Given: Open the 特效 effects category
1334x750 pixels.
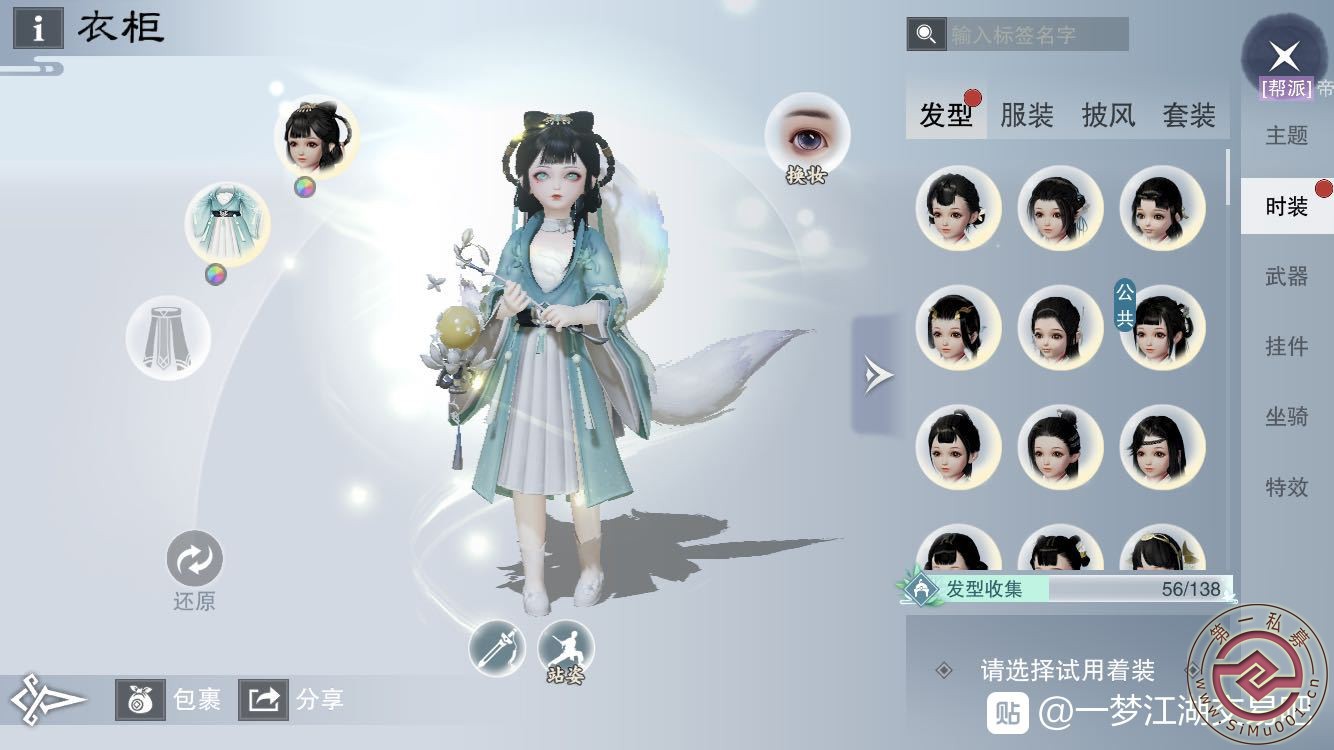Looking at the screenshot, I should [x=1286, y=487].
